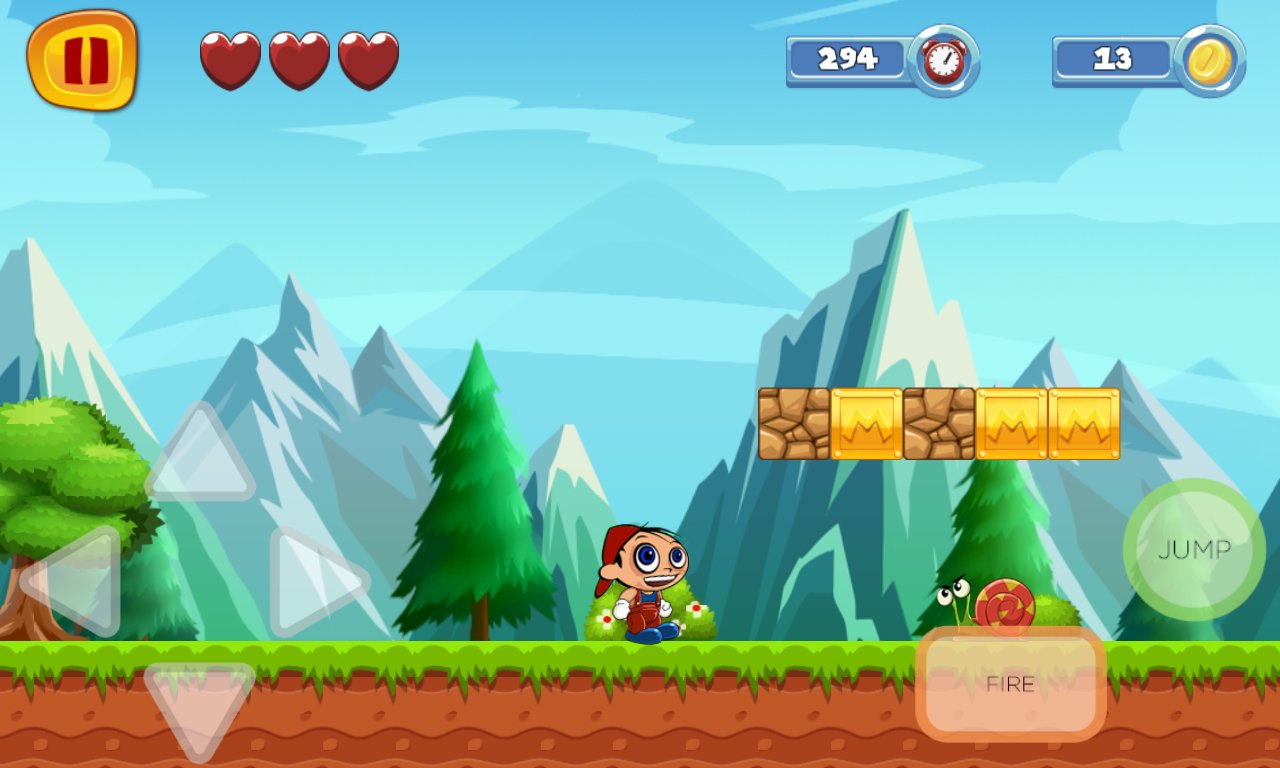1280x768 pixels.
Task: Tap the brick block between the mystery blocks
Action: (x=937, y=423)
